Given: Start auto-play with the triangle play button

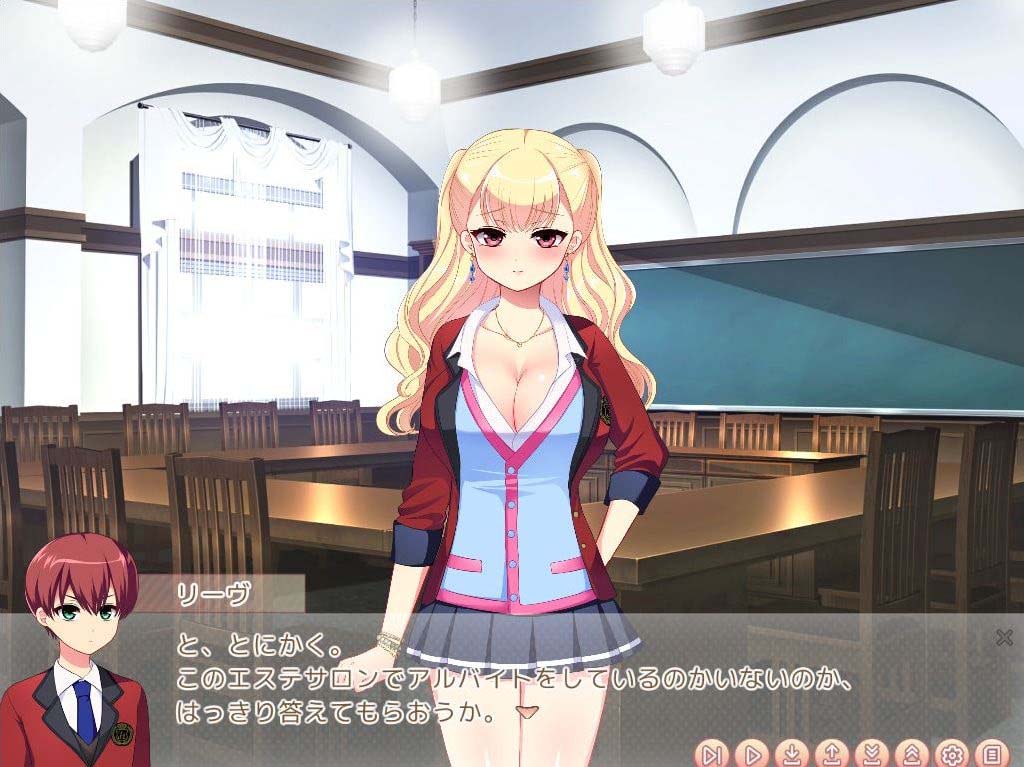Looking at the screenshot, I should [751, 753].
